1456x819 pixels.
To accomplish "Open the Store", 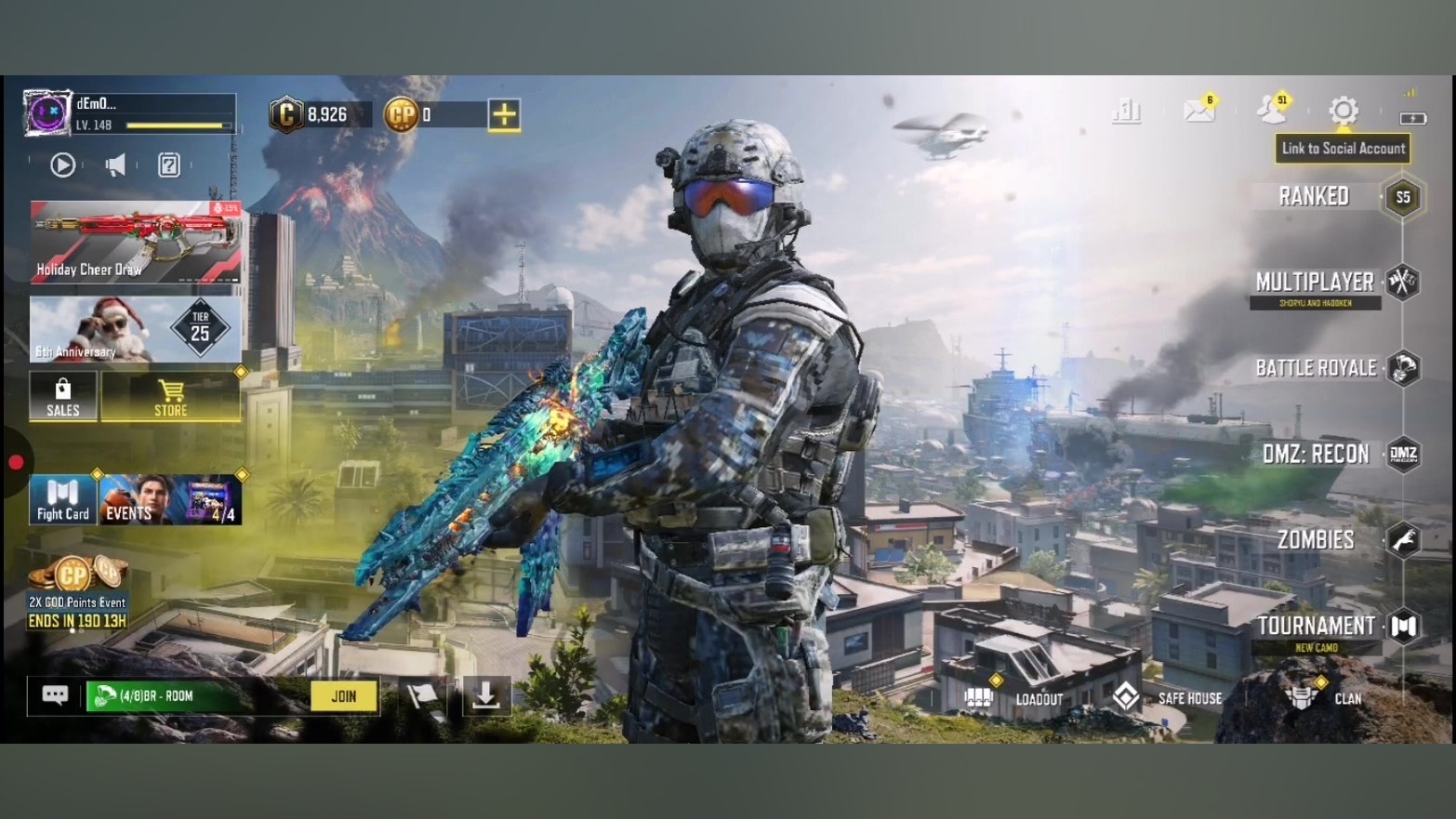I will pyautogui.click(x=170, y=397).
